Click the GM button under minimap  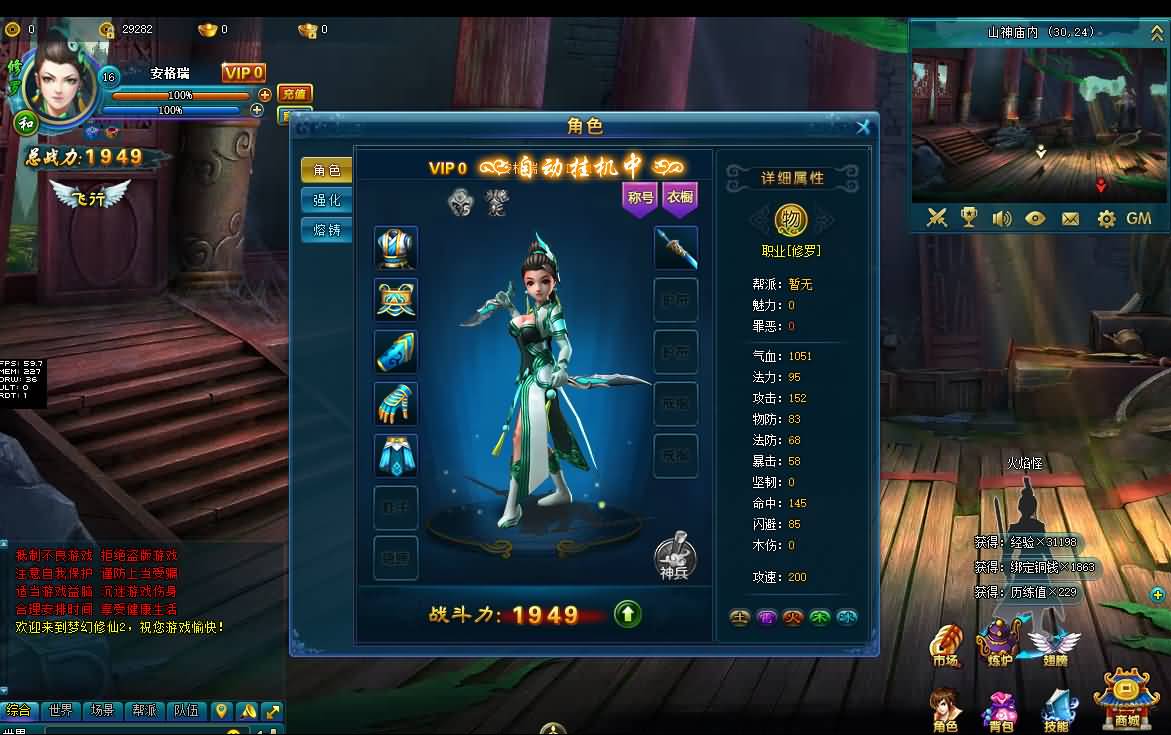tap(1139, 218)
